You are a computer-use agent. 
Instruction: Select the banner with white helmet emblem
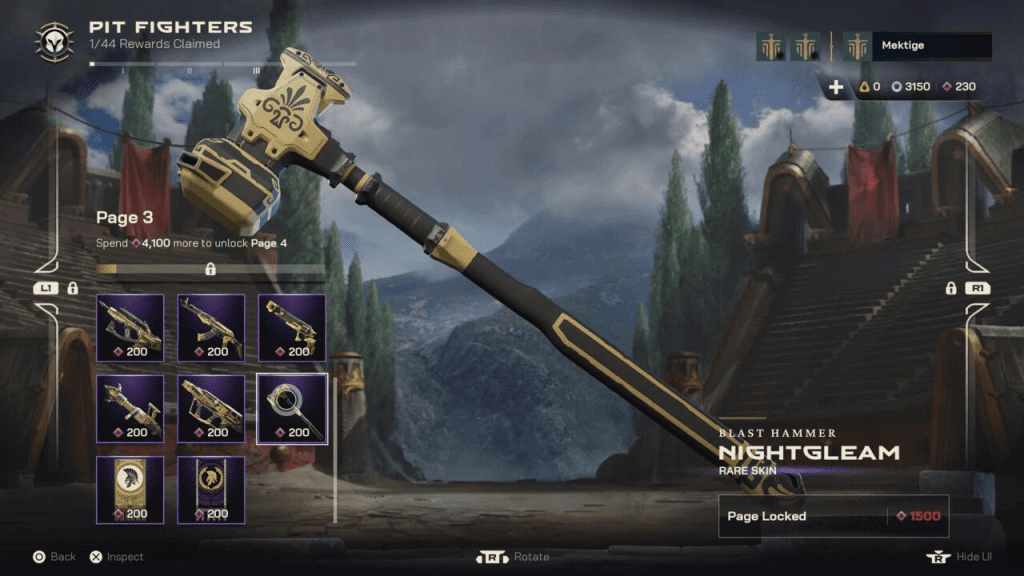coord(130,489)
